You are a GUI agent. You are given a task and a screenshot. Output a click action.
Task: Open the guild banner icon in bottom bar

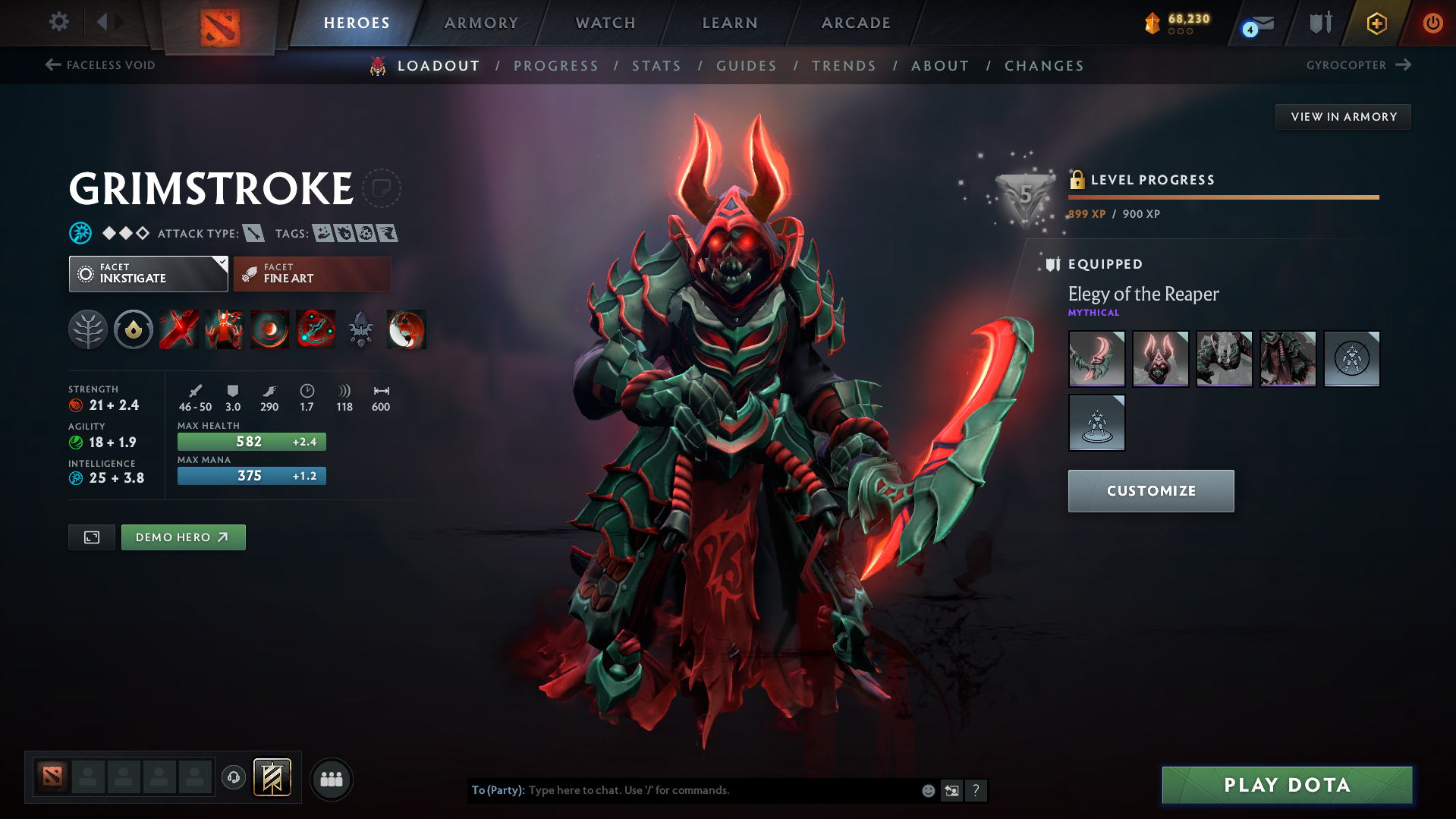273,778
